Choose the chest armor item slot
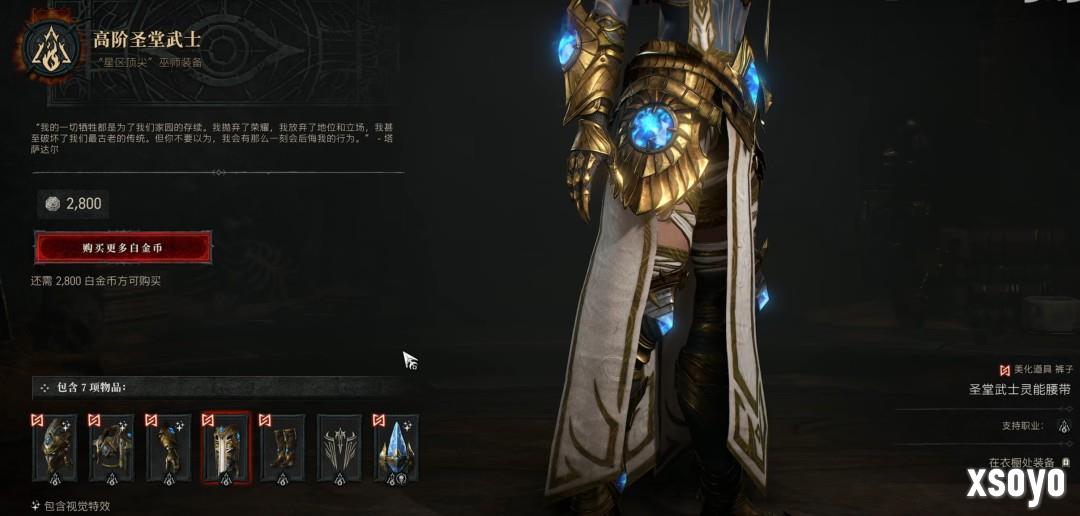Screen dimensions: 1080x516 (111, 449)
